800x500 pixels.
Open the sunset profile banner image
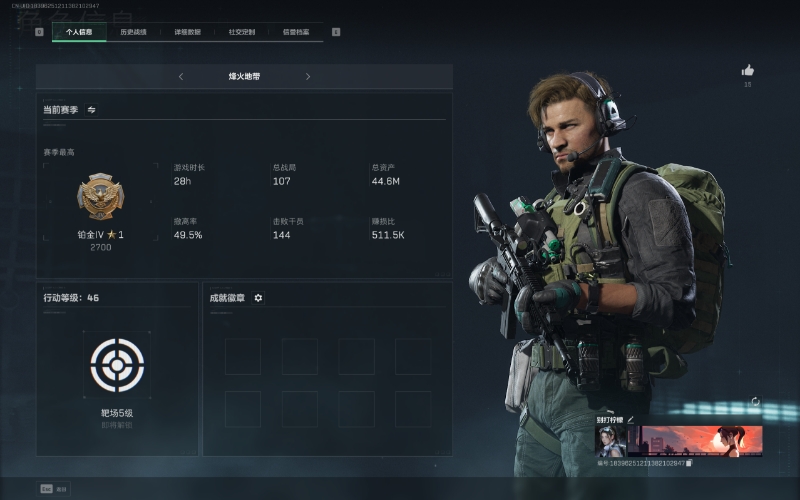[x=700, y=441]
